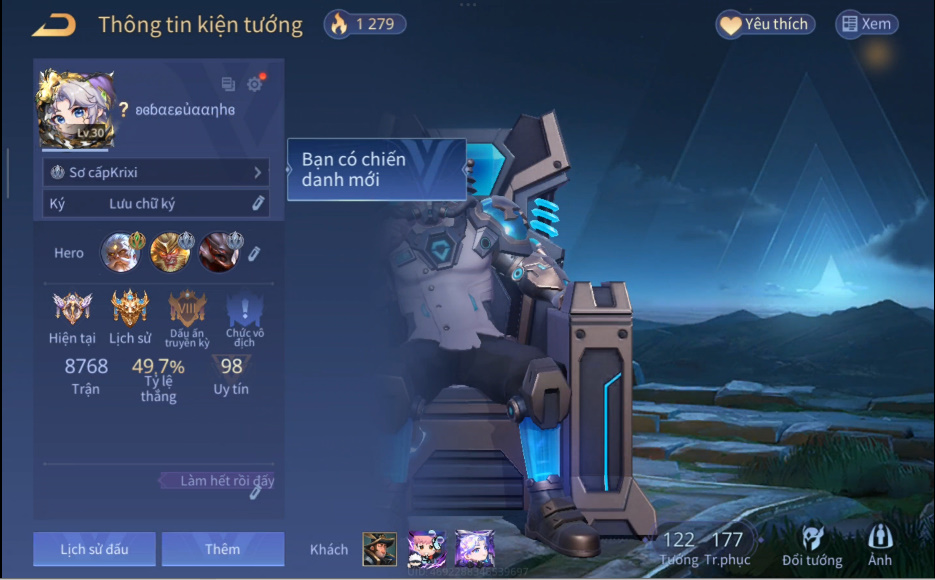View the Hiện tại rank badge
This screenshot has width=935, height=580.
pos(72,309)
